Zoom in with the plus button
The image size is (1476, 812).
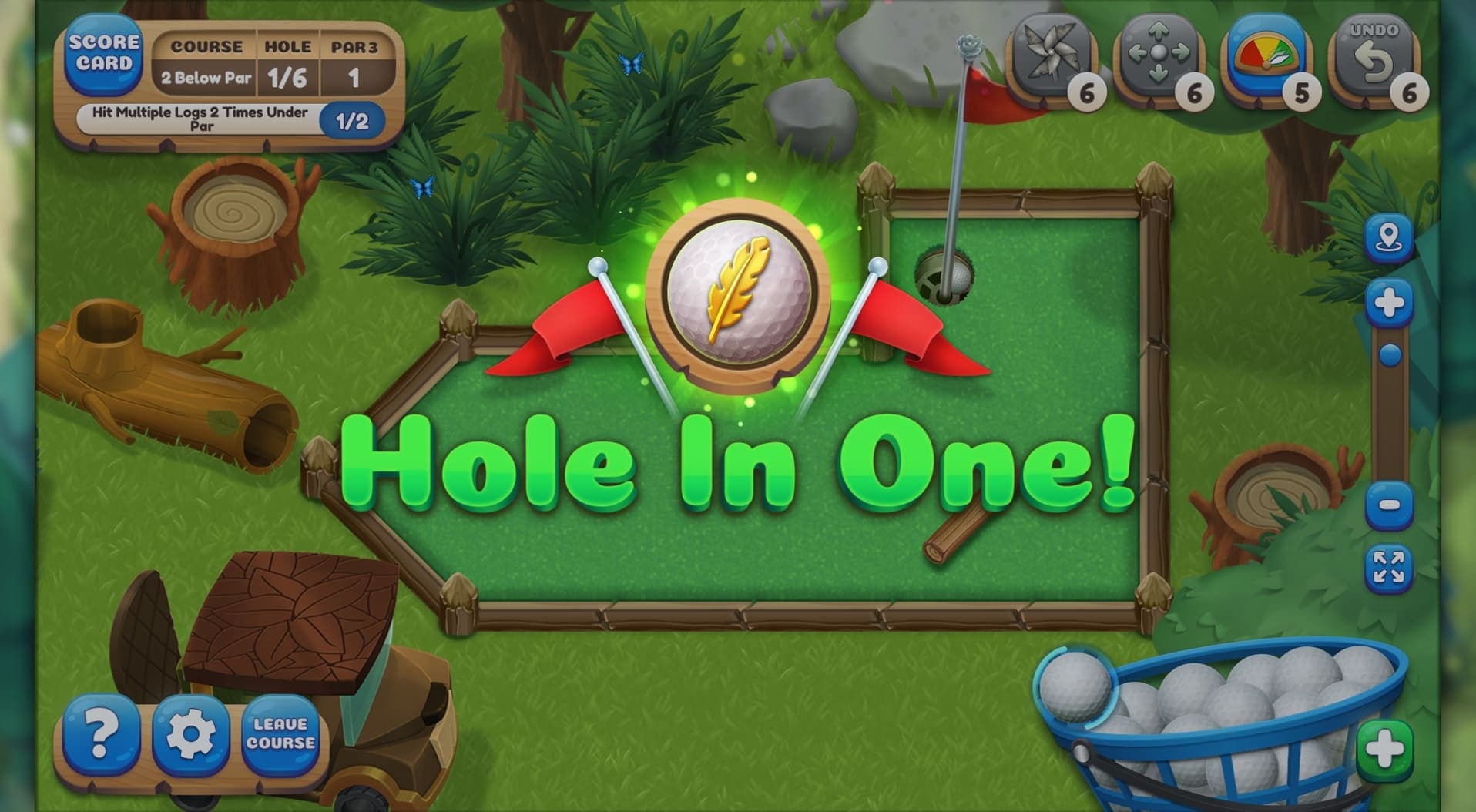[1388, 302]
